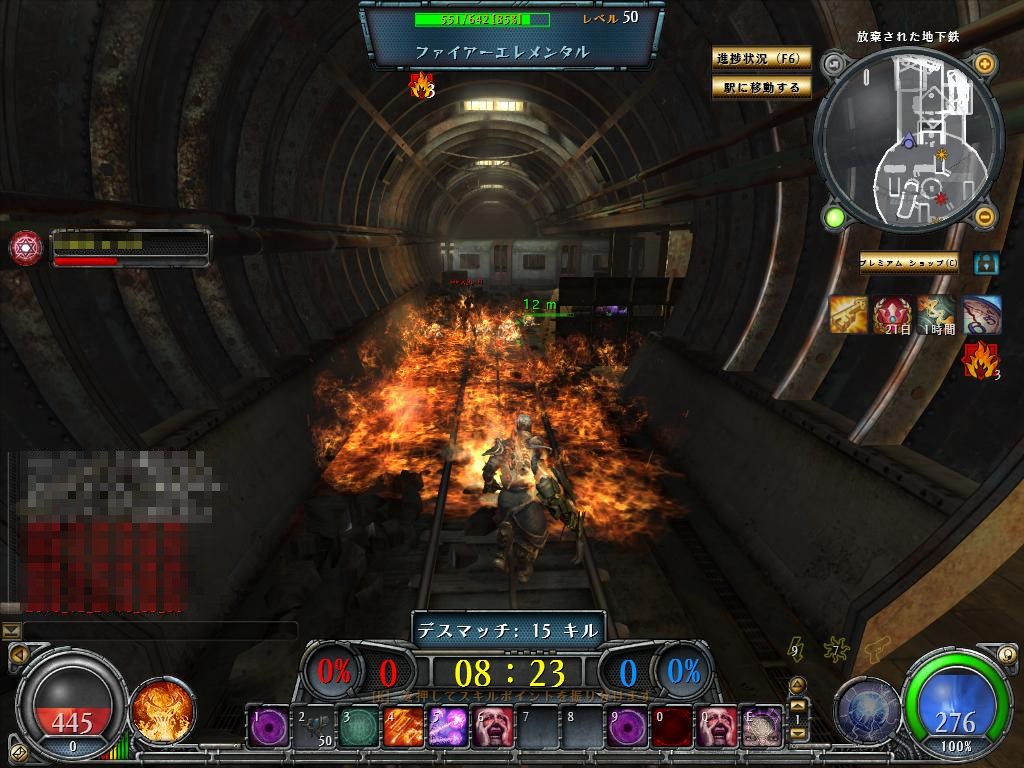Open the 進捗状況 (F6) progress panel

761,58
